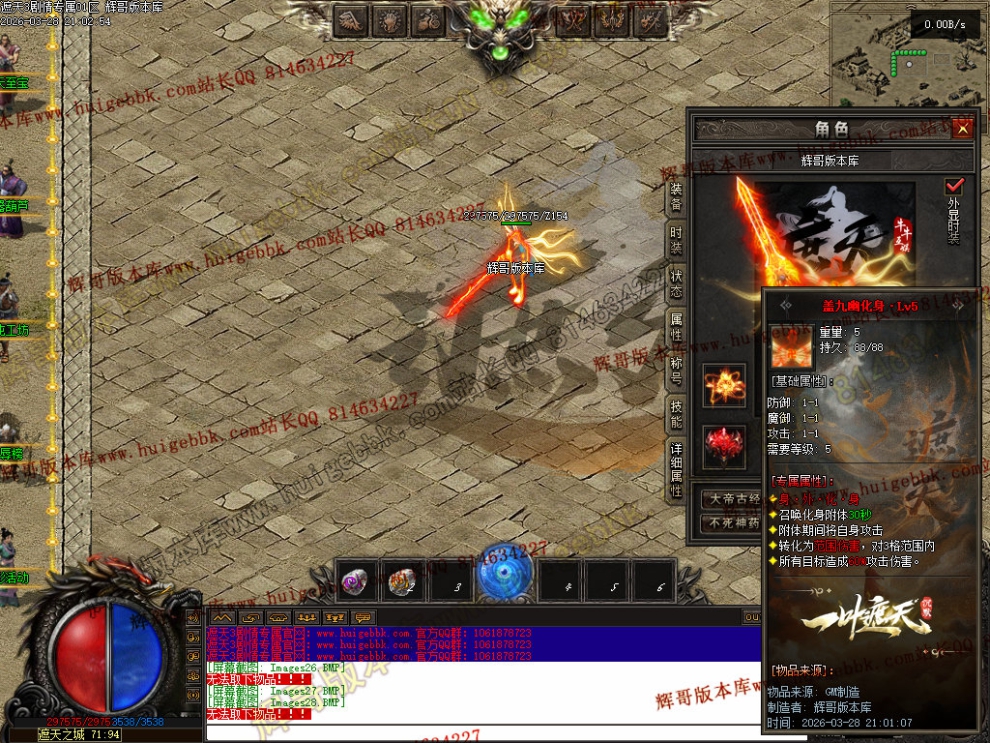Show the 状态 status tab
The width and height of the screenshot is (990, 743).
tap(677, 283)
